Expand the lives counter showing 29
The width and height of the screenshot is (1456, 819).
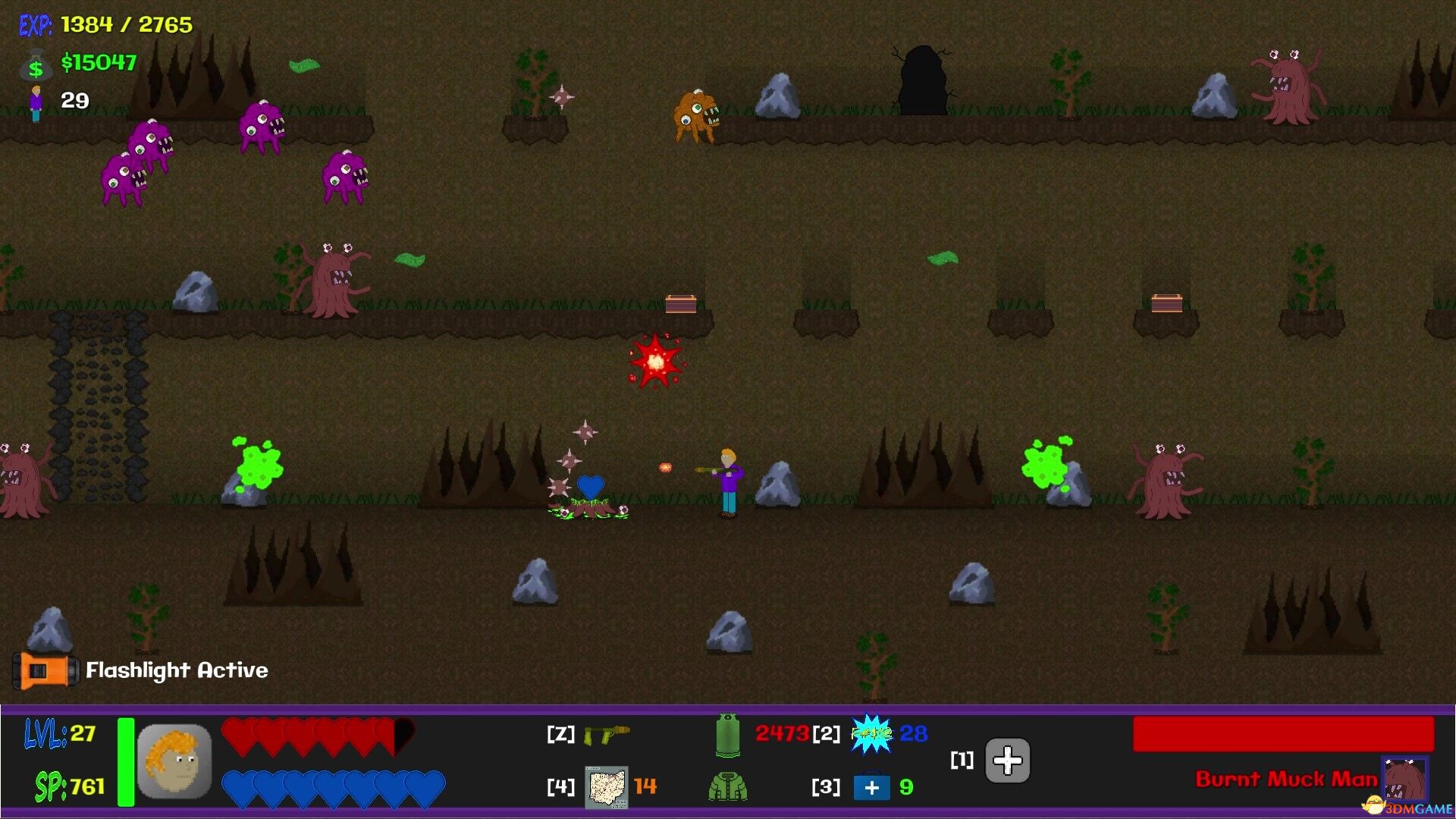tap(74, 99)
